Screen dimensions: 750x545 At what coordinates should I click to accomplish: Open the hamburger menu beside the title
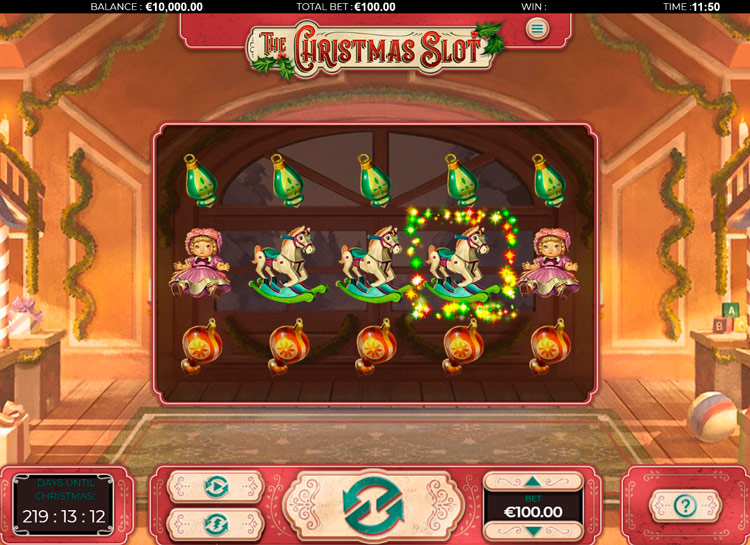pyautogui.click(x=538, y=28)
